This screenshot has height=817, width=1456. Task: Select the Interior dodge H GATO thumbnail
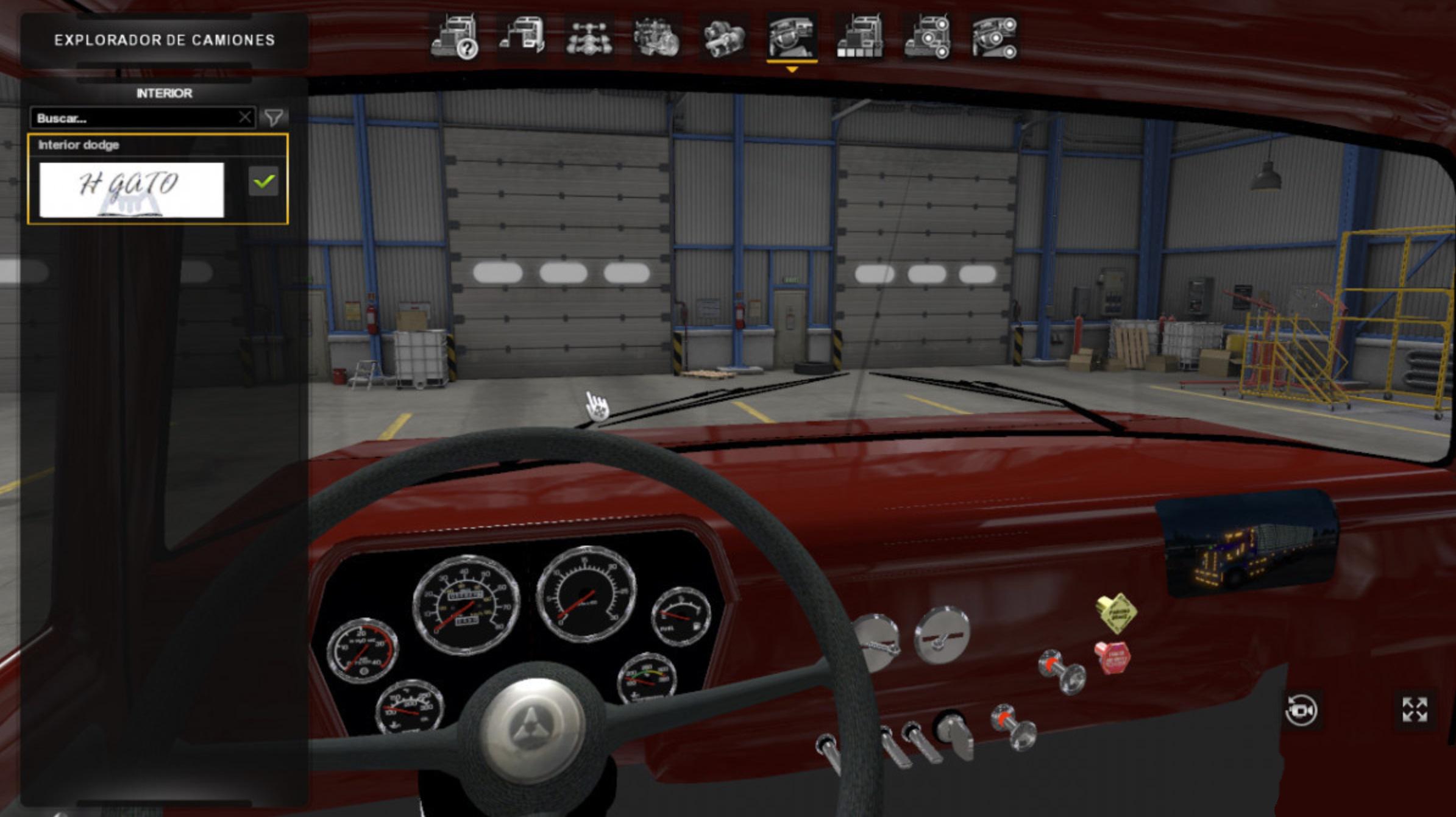pos(132,189)
